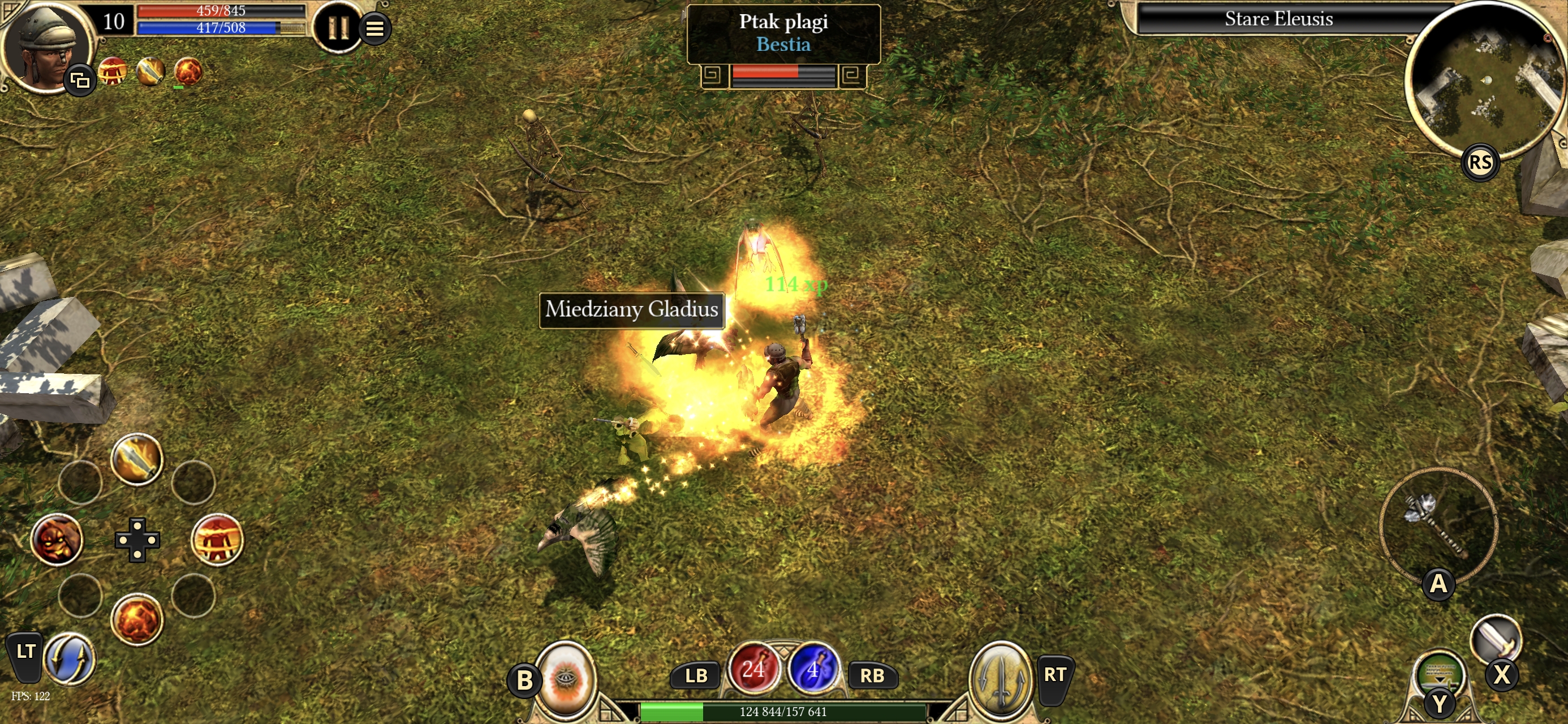Activate the sword strike skill on d-pad

click(x=137, y=459)
